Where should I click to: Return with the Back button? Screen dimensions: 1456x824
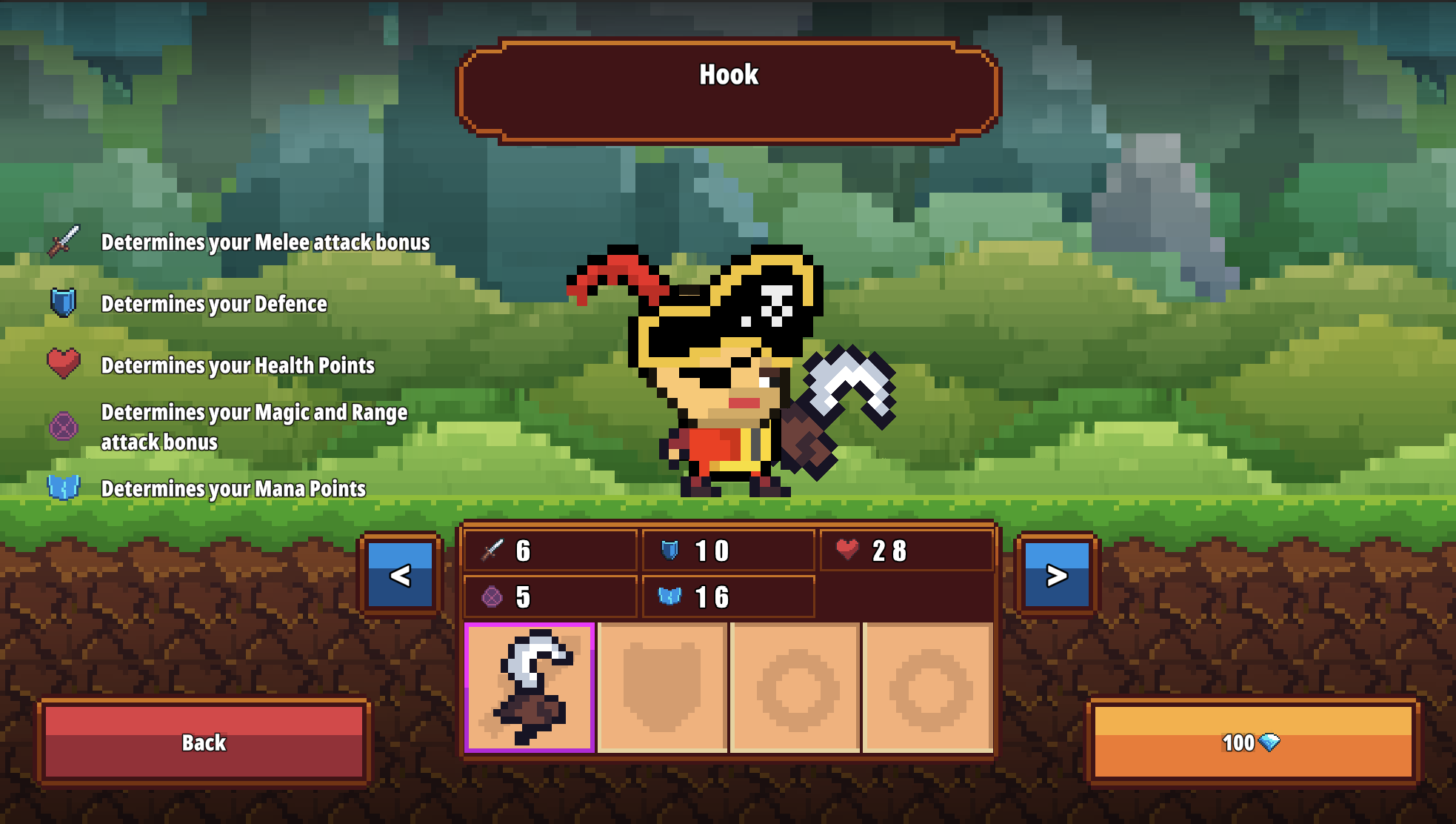tap(204, 742)
